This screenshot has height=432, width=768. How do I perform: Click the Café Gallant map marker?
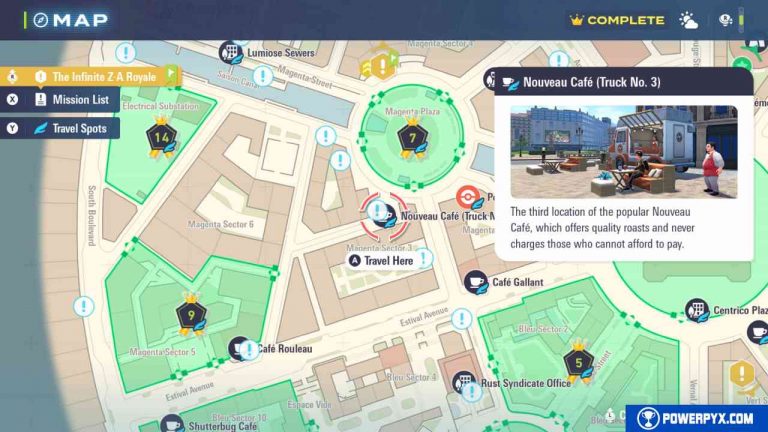476,283
